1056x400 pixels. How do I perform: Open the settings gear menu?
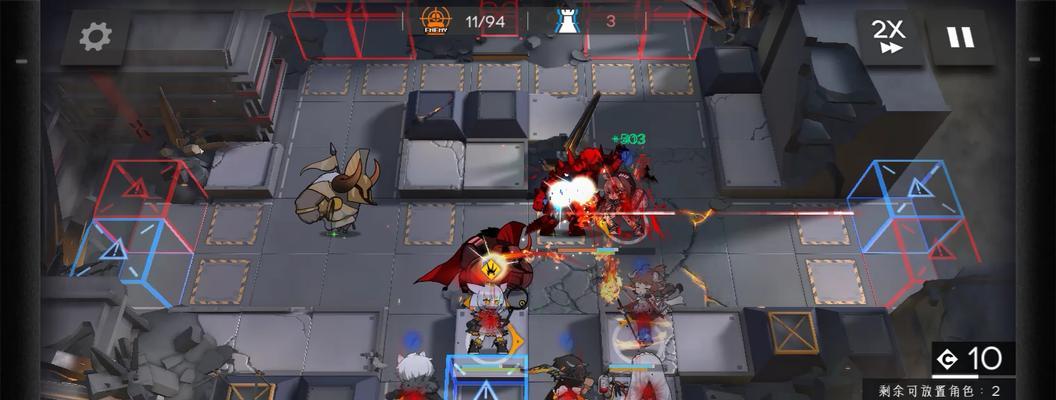point(96,37)
